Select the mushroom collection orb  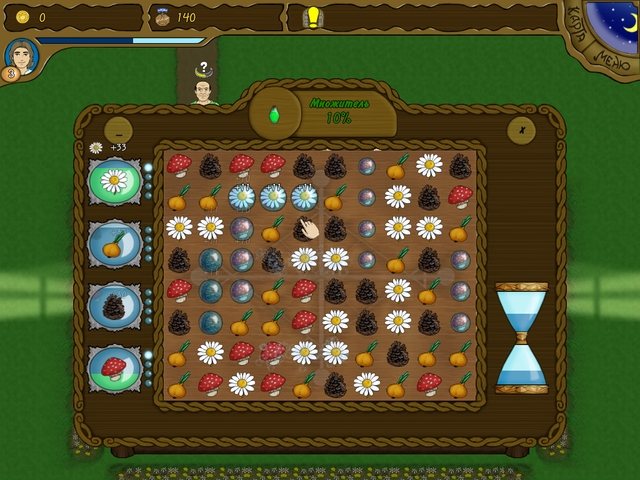coord(115,368)
